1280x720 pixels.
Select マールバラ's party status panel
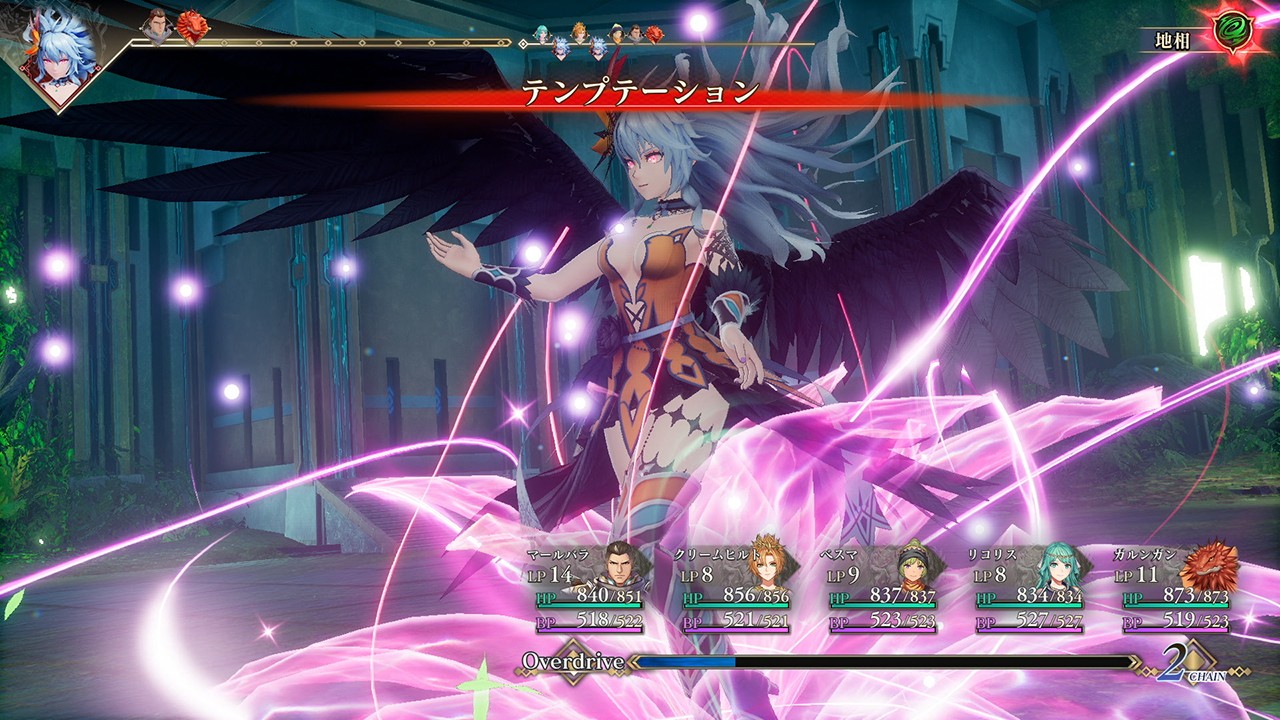click(x=590, y=590)
